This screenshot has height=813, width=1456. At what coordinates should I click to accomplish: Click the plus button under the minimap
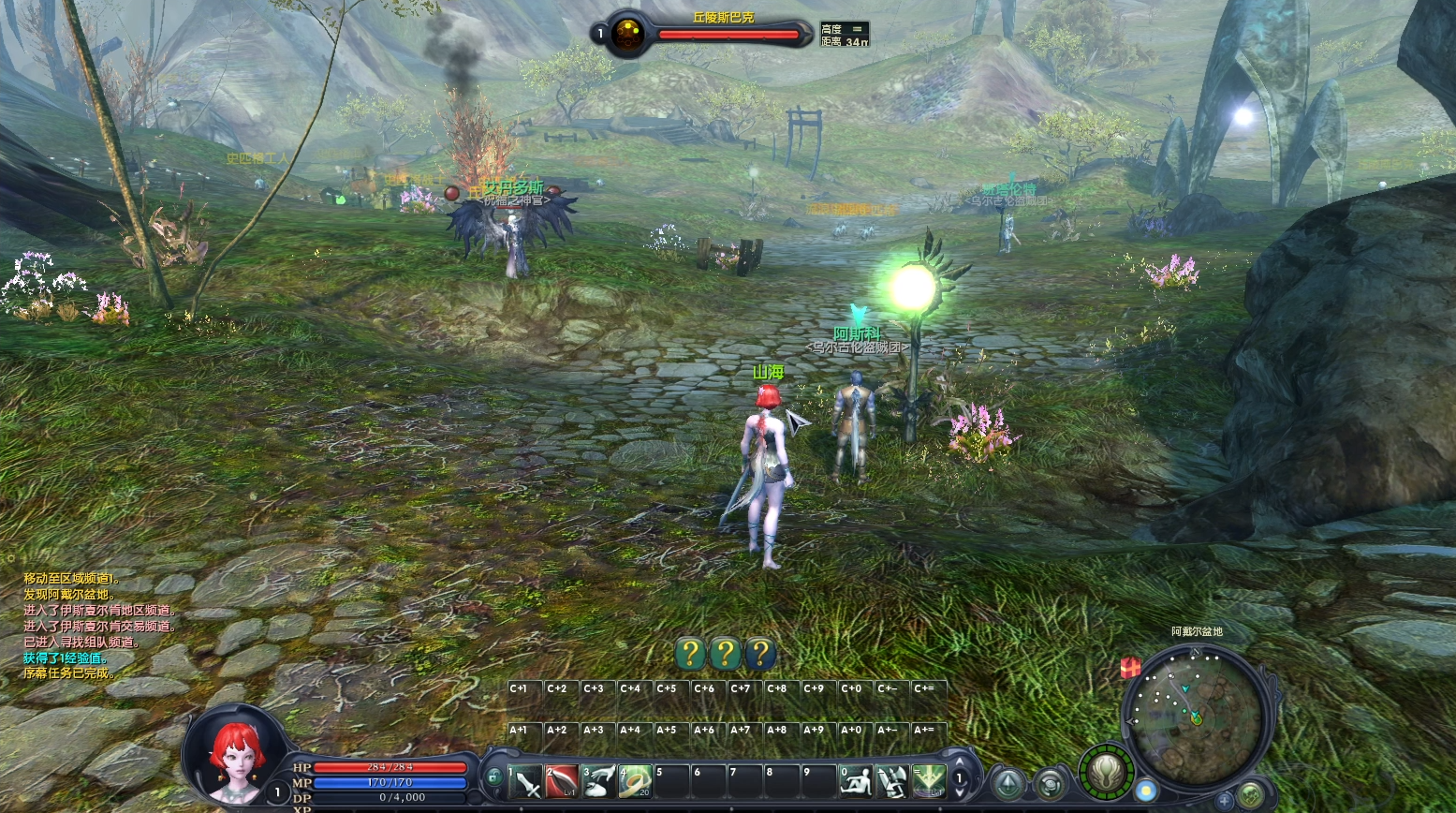(1225, 799)
